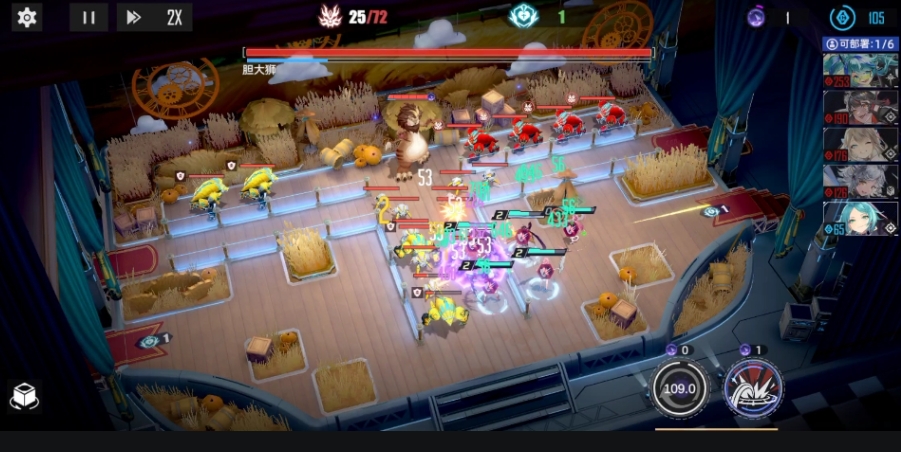Select the turquoise-haired operator costing 65
This screenshot has height=452, width=901.
860,219
